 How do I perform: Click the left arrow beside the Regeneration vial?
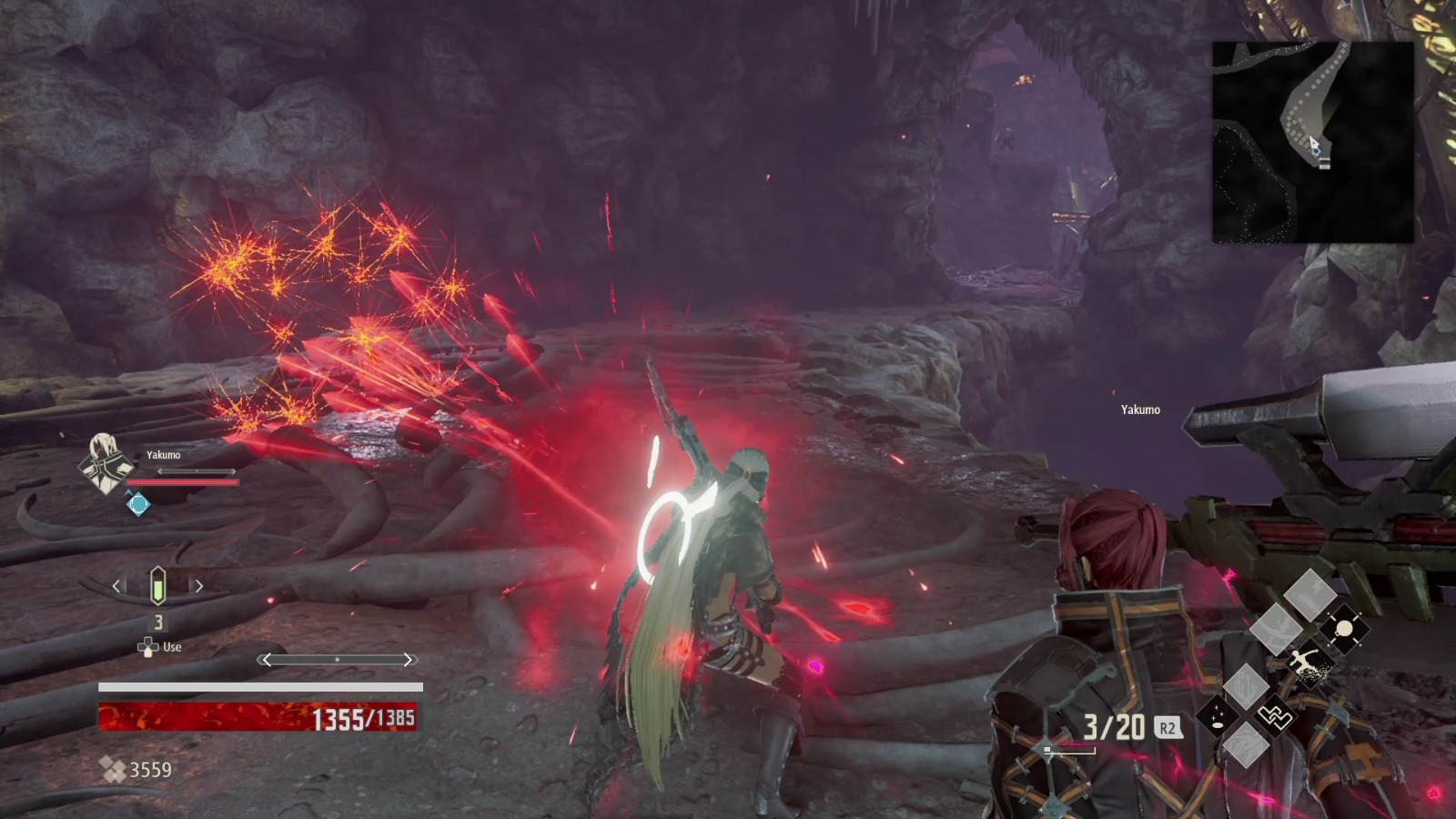click(116, 587)
